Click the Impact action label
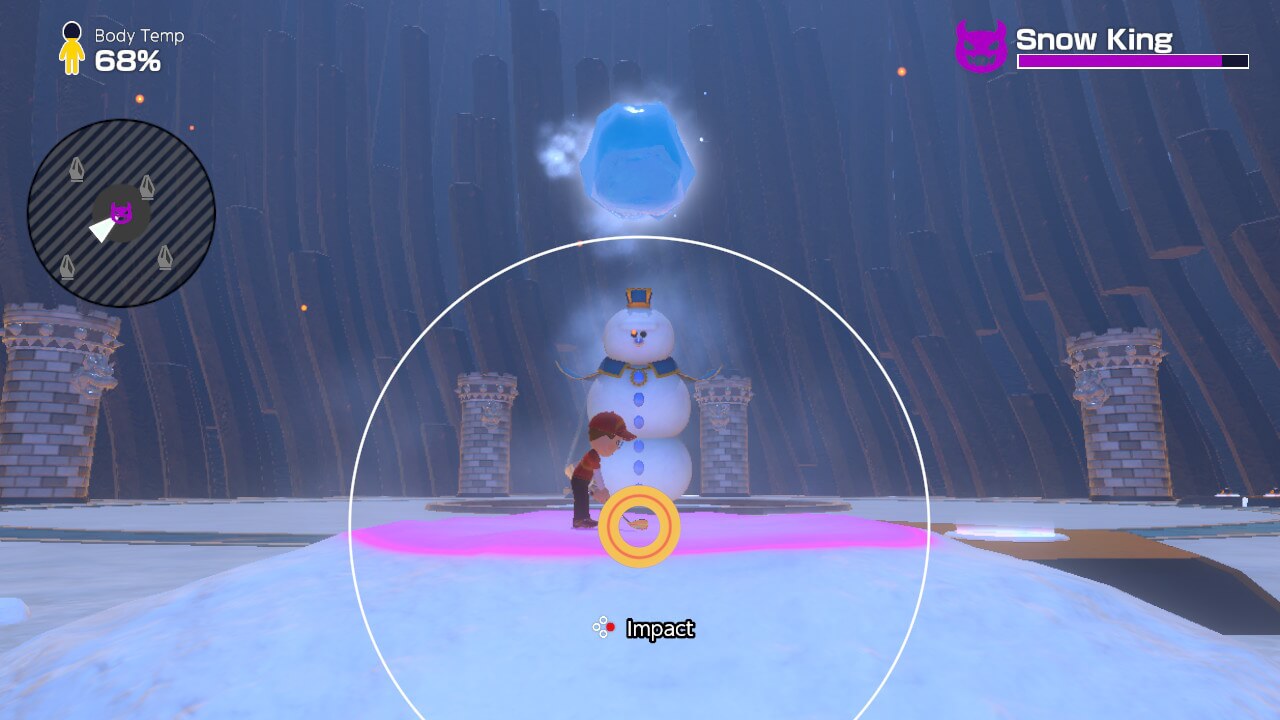Image resolution: width=1280 pixels, height=720 pixels. coord(660,630)
